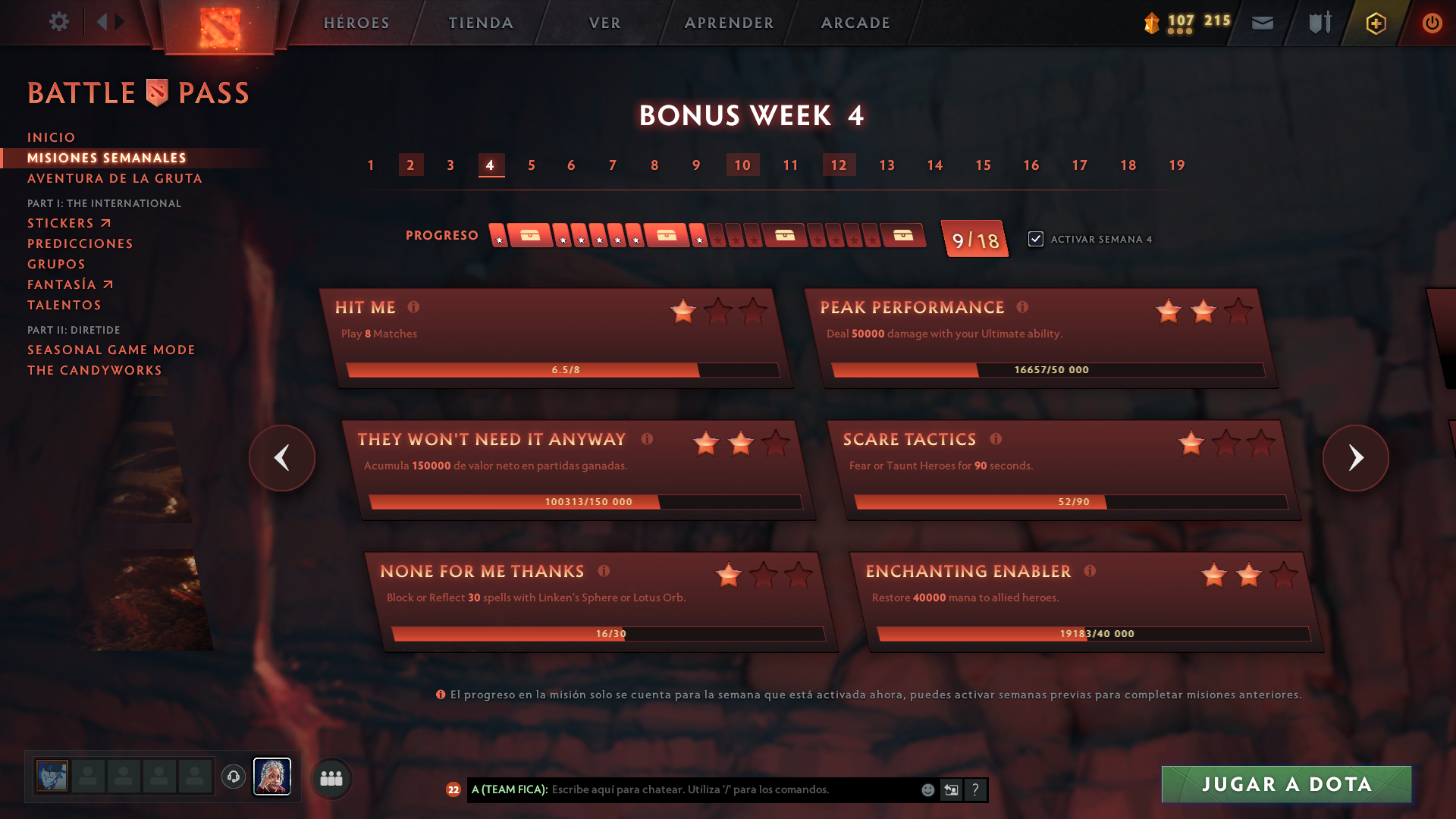Image resolution: width=1456 pixels, height=819 pixels.
Task: Open STICKERS from the Battle Pass sidebar
Action: 61,223
